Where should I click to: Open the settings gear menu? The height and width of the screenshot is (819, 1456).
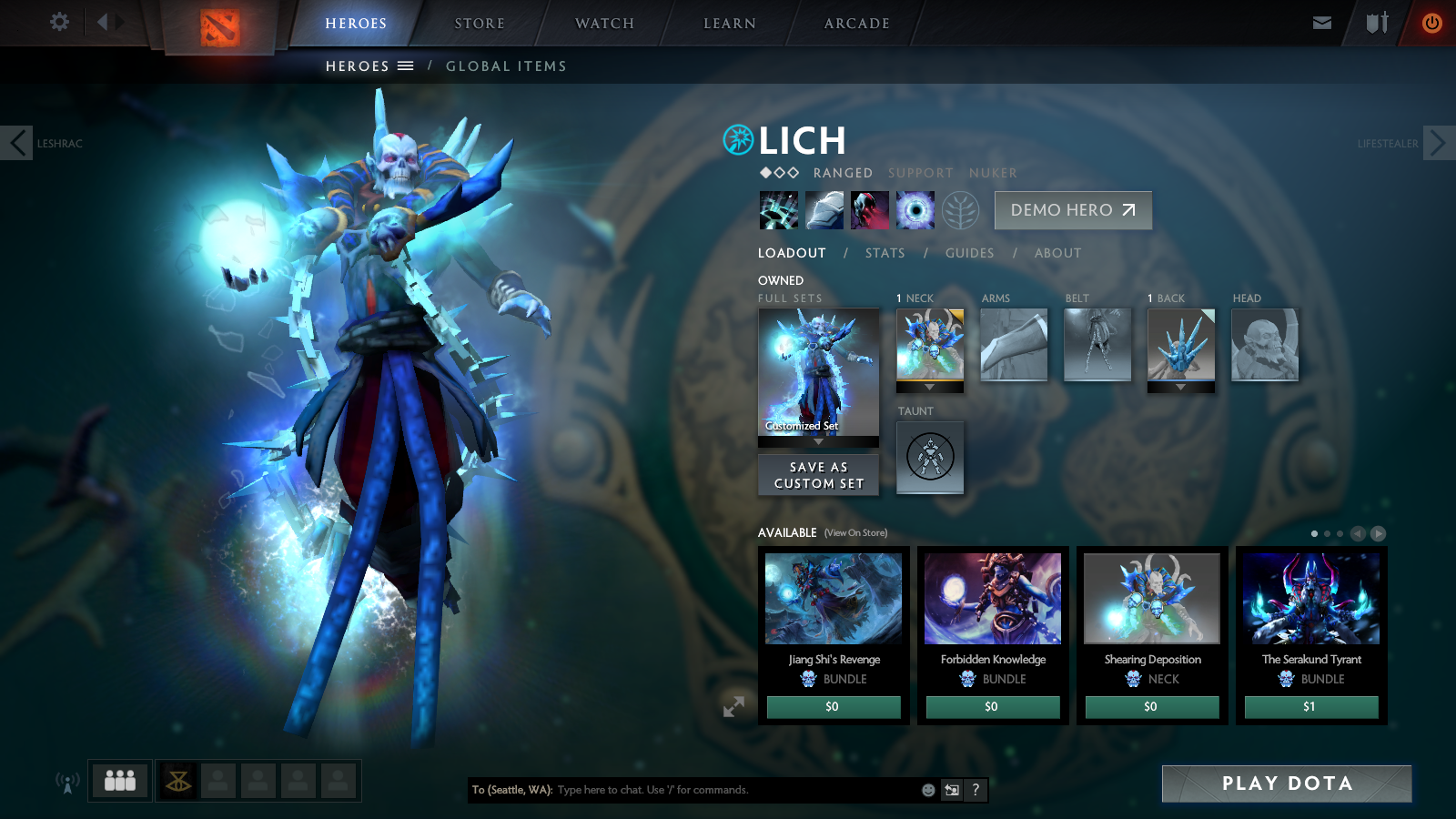(59, 22)
